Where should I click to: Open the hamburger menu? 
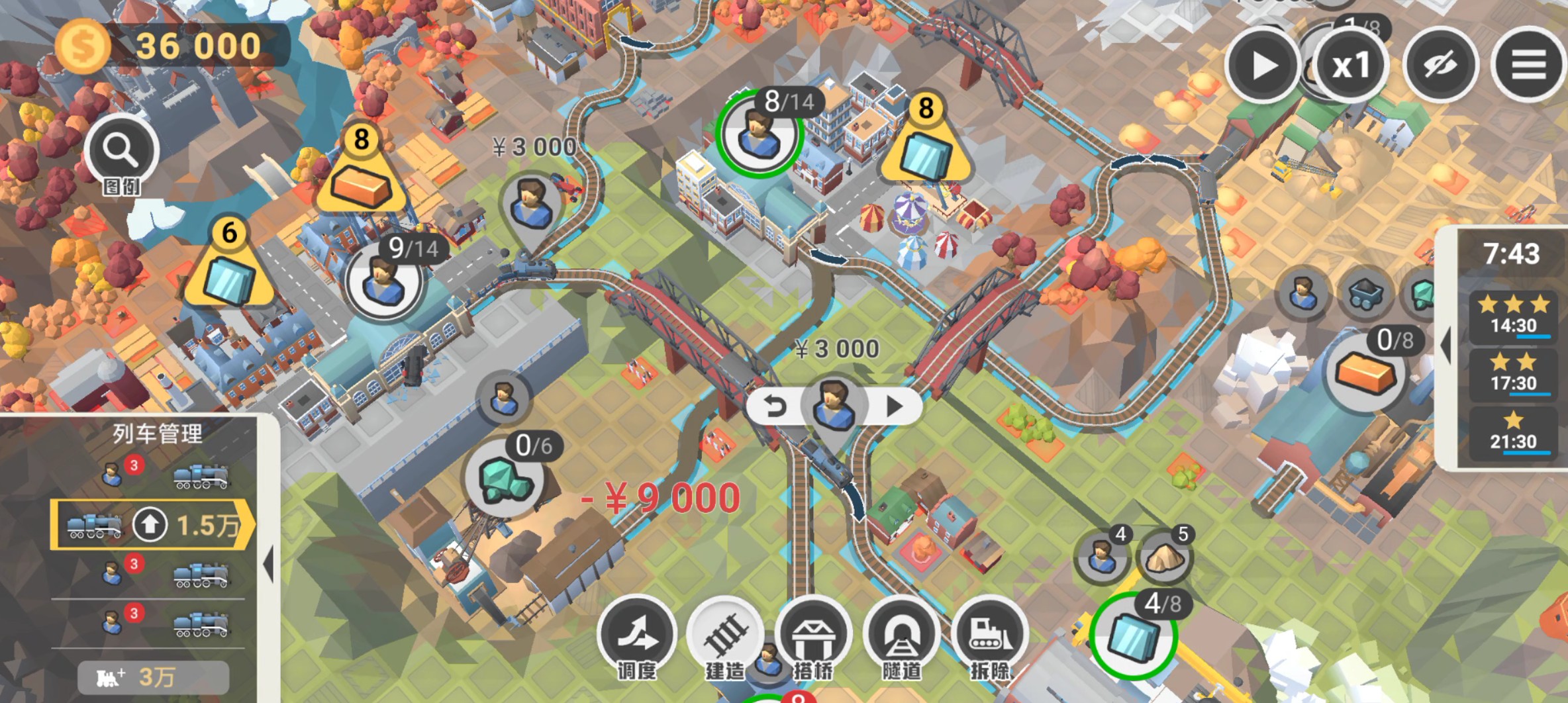[1528, 66]
